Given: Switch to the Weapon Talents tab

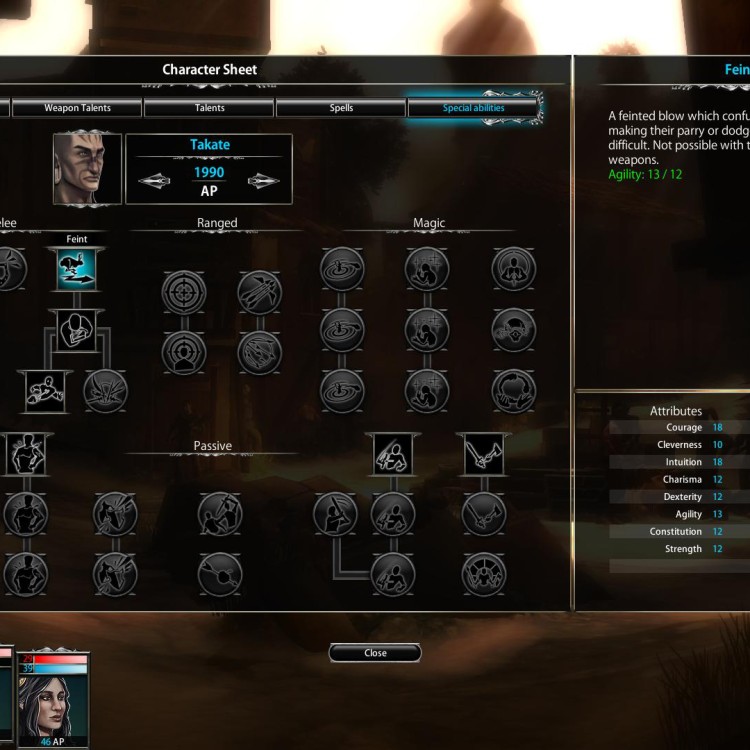Looking at the screenshot, I should (x=77, y=108).
